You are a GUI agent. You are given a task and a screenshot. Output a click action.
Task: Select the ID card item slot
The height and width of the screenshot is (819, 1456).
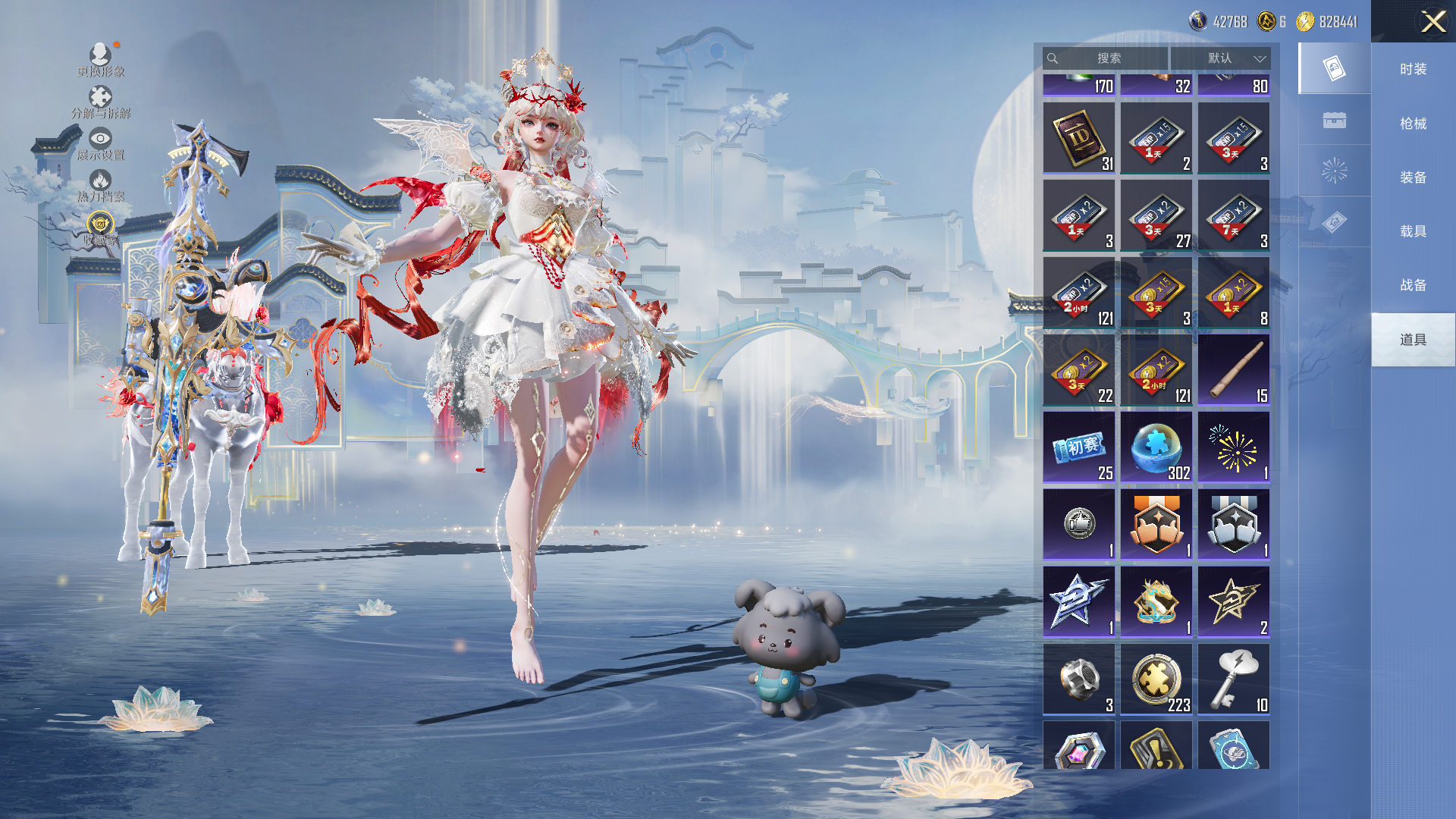1079,138
